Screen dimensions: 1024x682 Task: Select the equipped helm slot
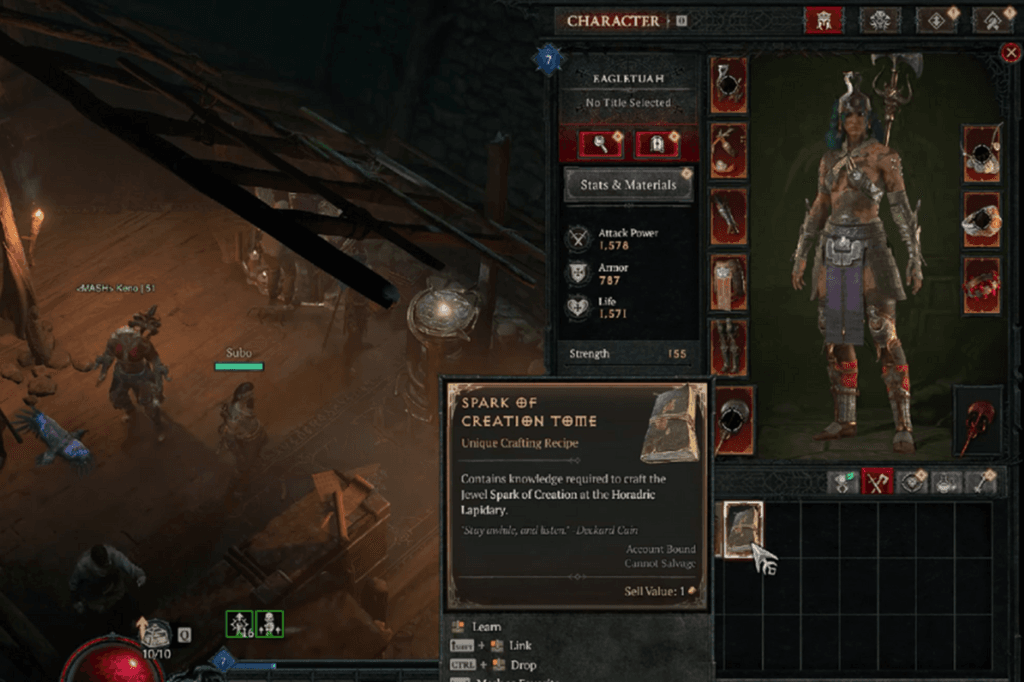[x=729, y=84]
